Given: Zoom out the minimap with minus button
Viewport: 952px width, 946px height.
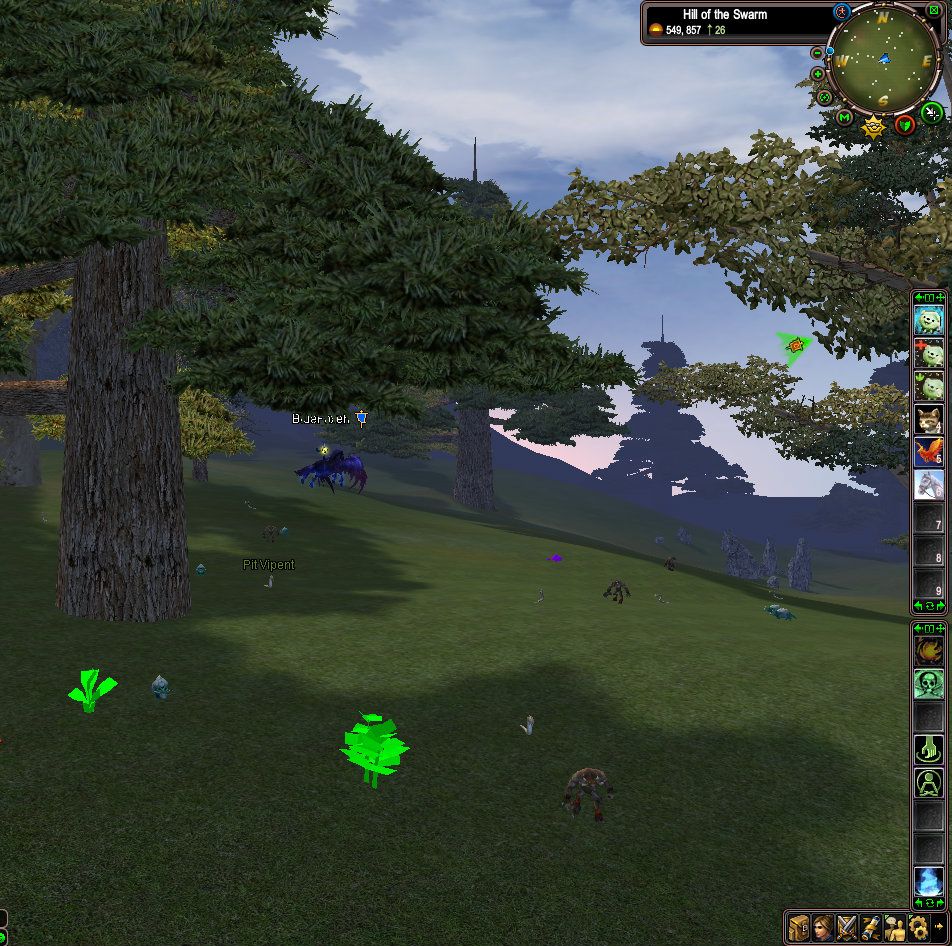Looking at the screenshot, I should pos(817,53).
